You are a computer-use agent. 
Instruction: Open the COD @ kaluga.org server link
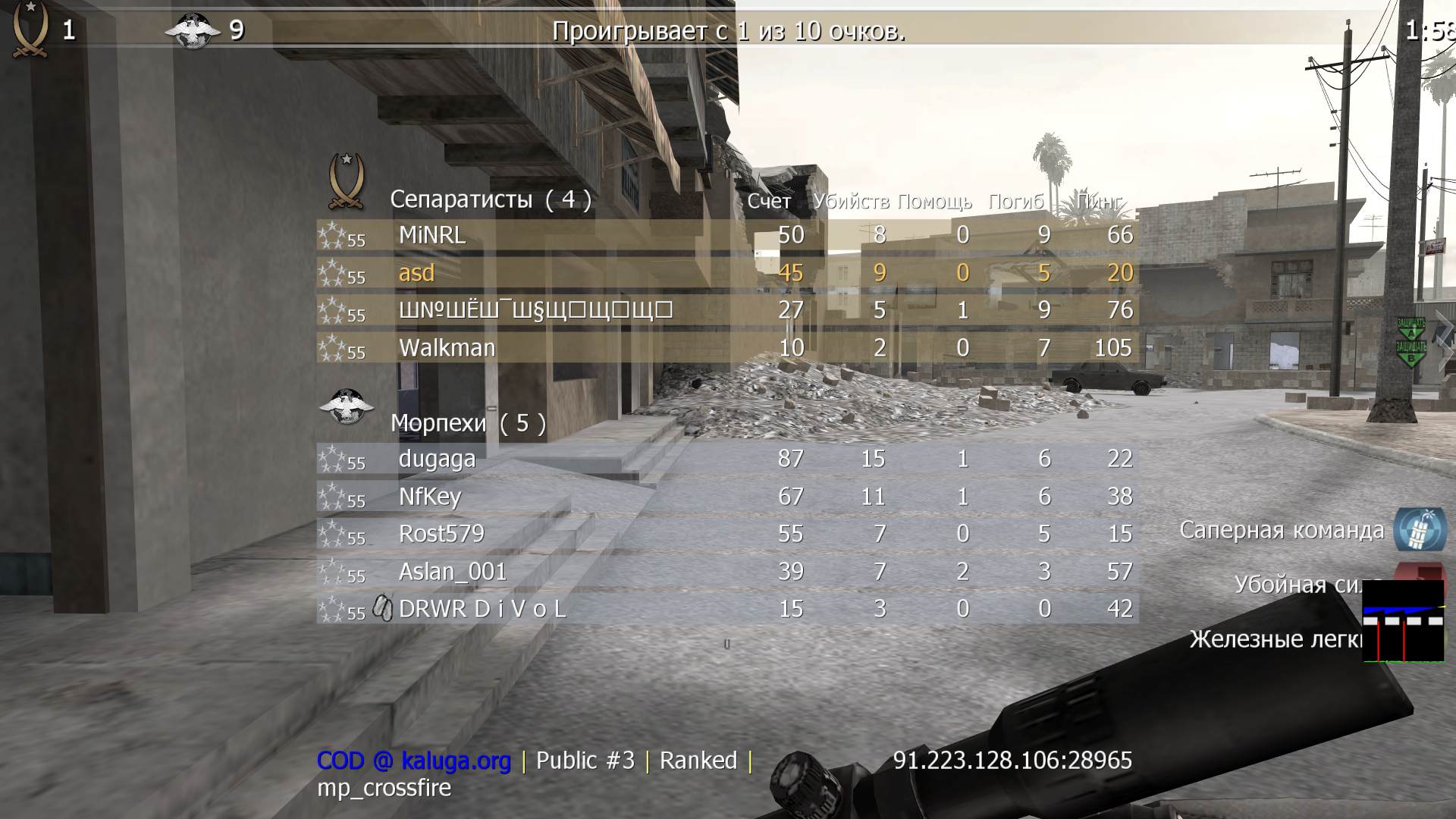point(413,760)
